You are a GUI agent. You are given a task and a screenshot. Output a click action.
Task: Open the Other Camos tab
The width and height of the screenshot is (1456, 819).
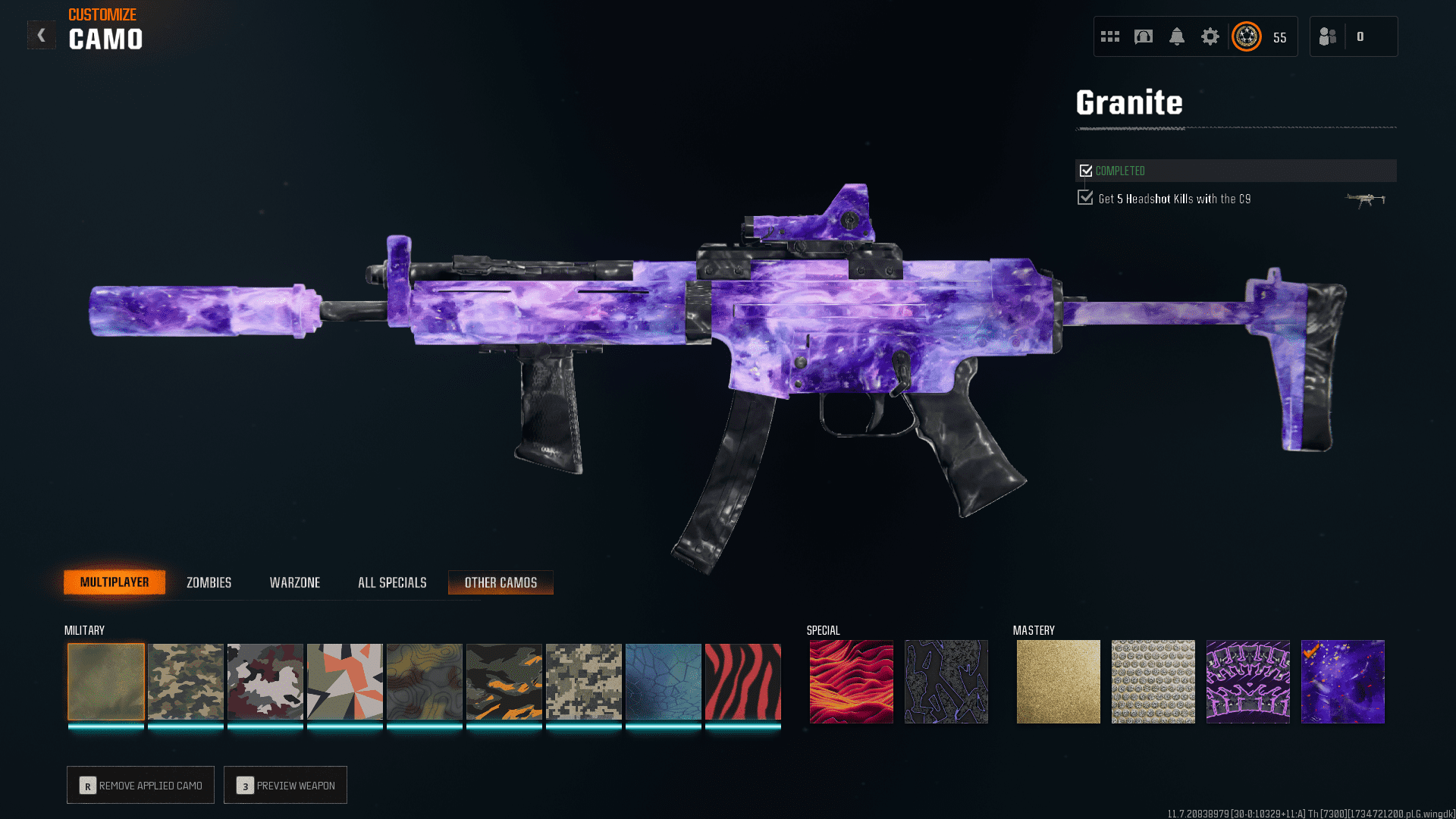click(x=500, y=582)
